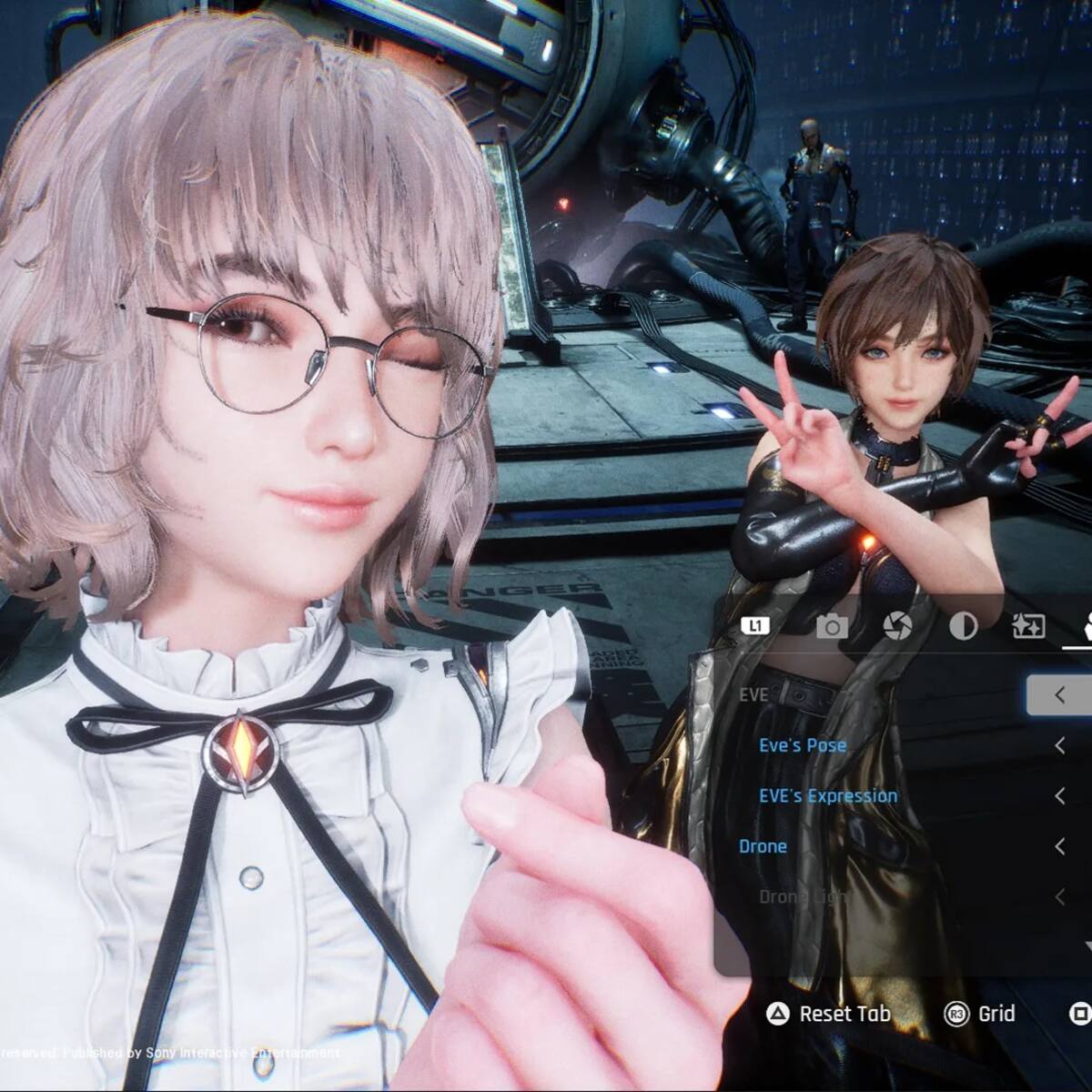Choose the Eve's Pose option
The image size is (1092, 1092).
(803, 745)
